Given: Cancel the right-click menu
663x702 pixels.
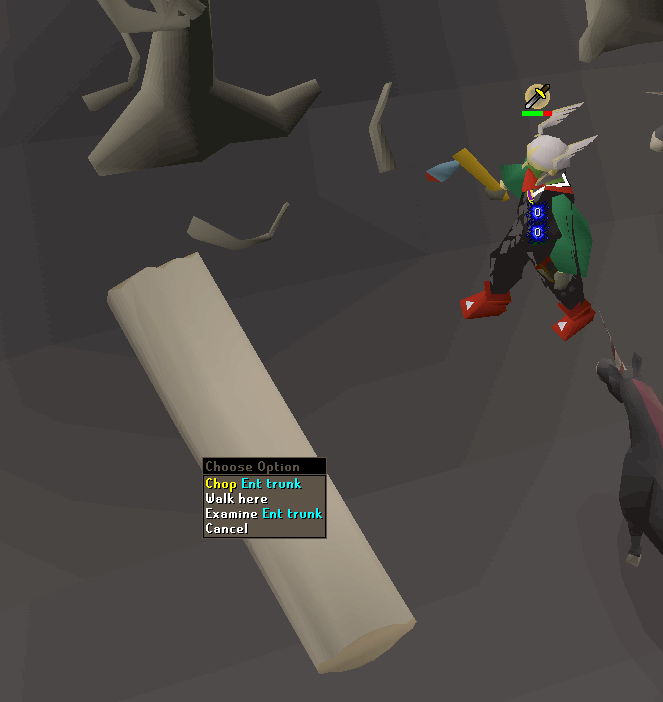Looking at the screenshot, I should (x=227, y=528).
